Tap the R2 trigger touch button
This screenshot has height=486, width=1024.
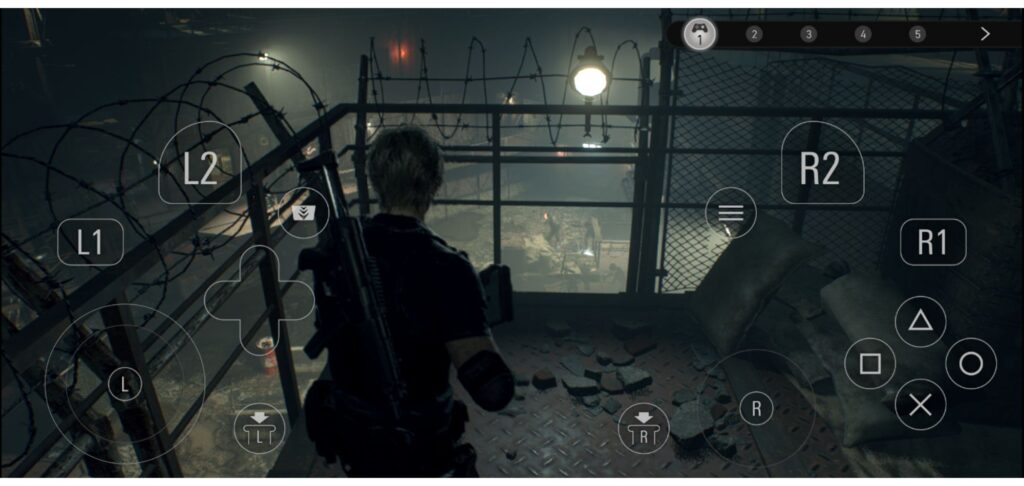point(821,167)
